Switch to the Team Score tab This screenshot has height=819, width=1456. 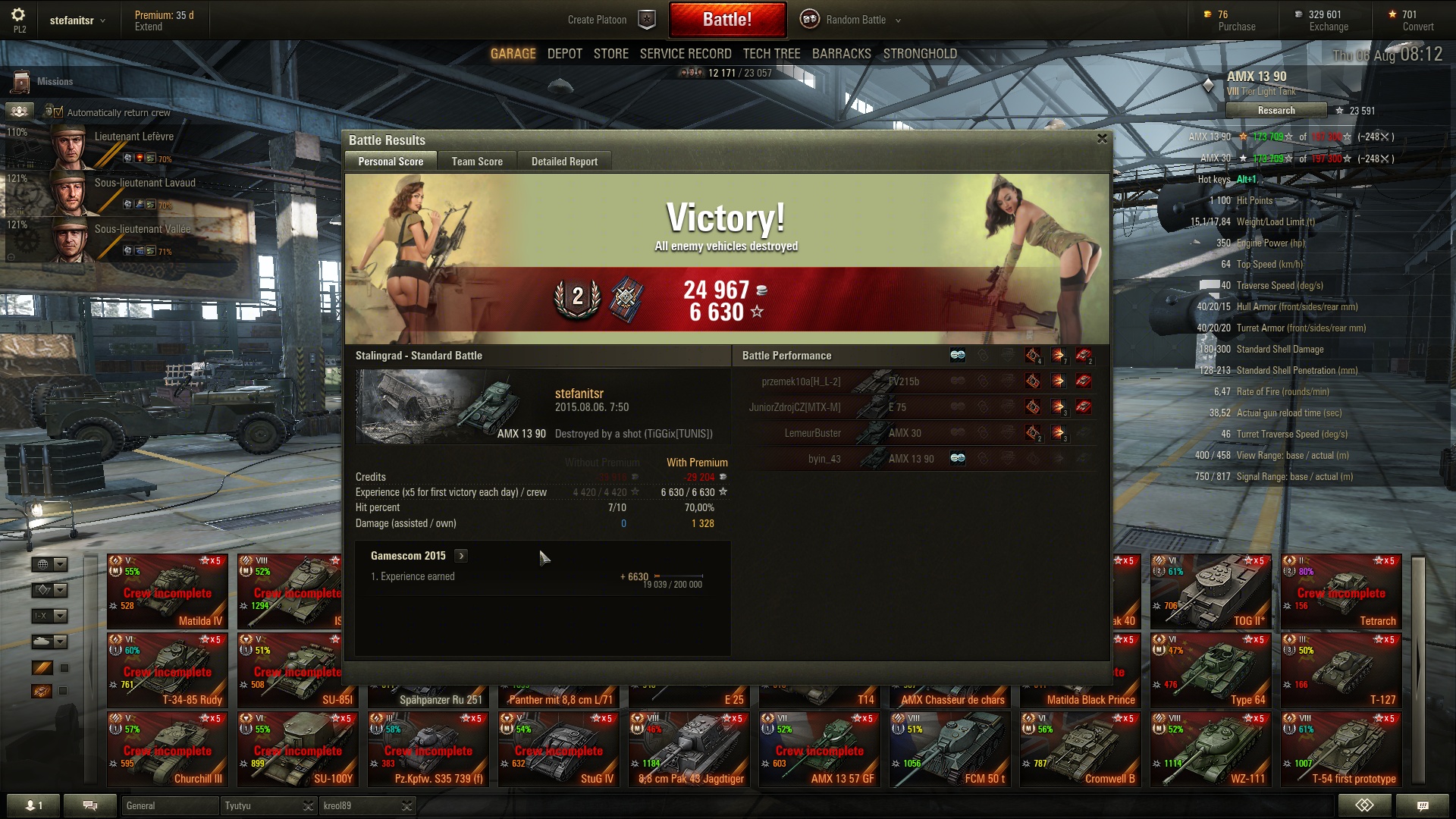[477, 162]
